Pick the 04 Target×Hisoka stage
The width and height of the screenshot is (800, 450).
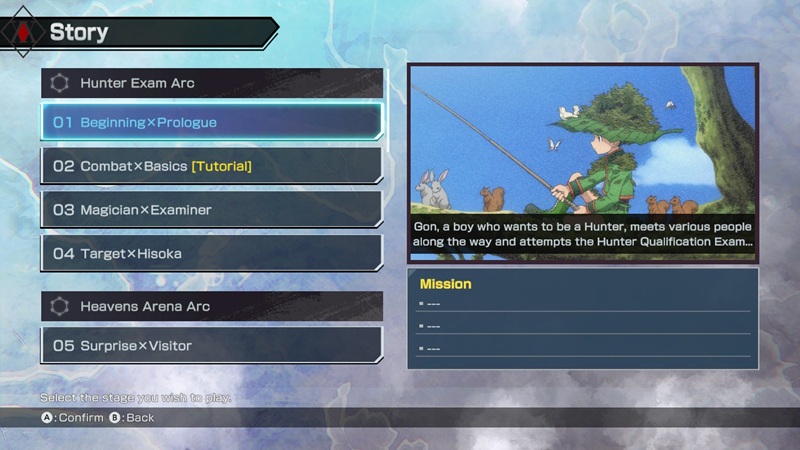[x=211, y=254]
